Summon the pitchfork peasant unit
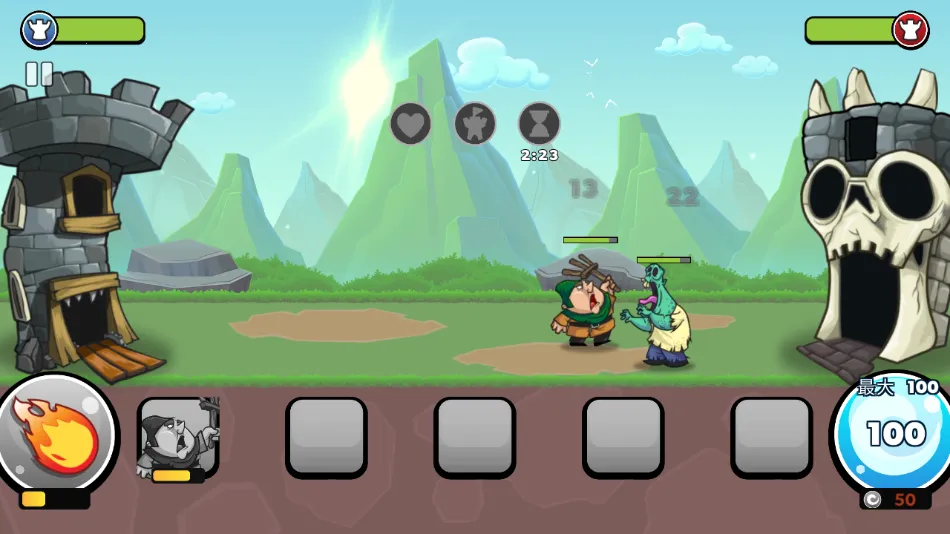 click(178, 437)
